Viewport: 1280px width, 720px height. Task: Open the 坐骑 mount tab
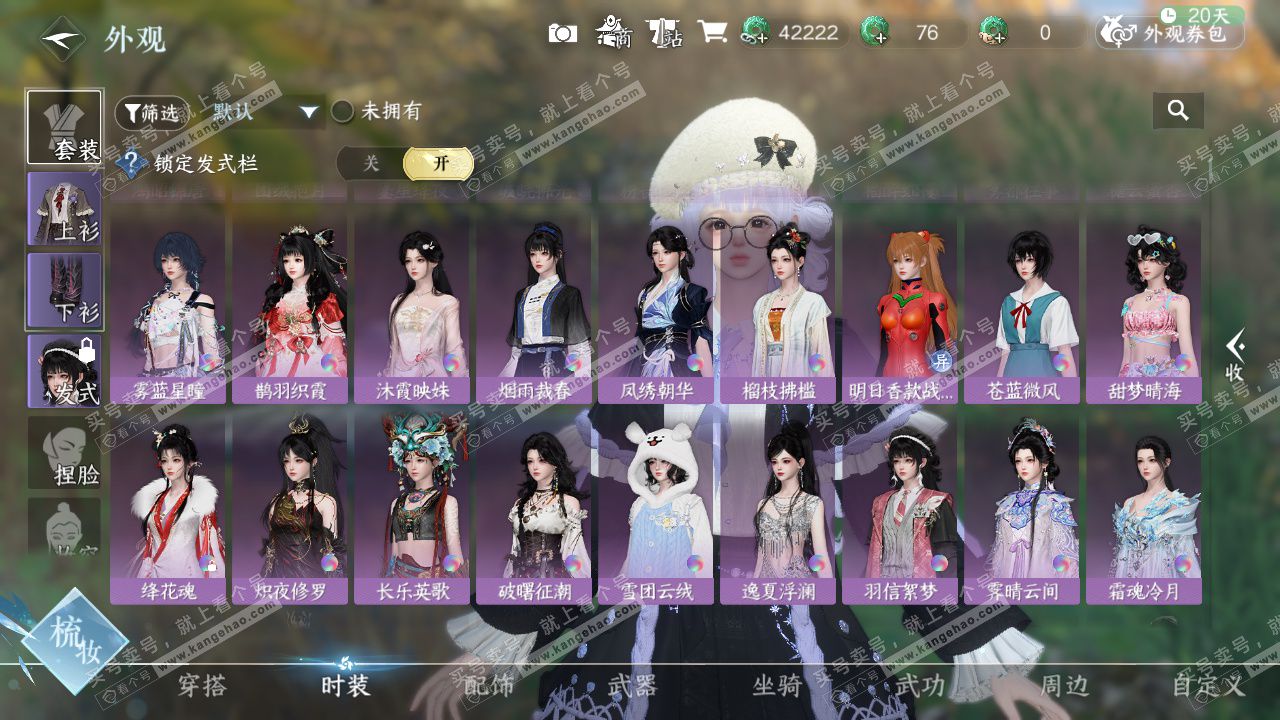[x=777, y=686]
